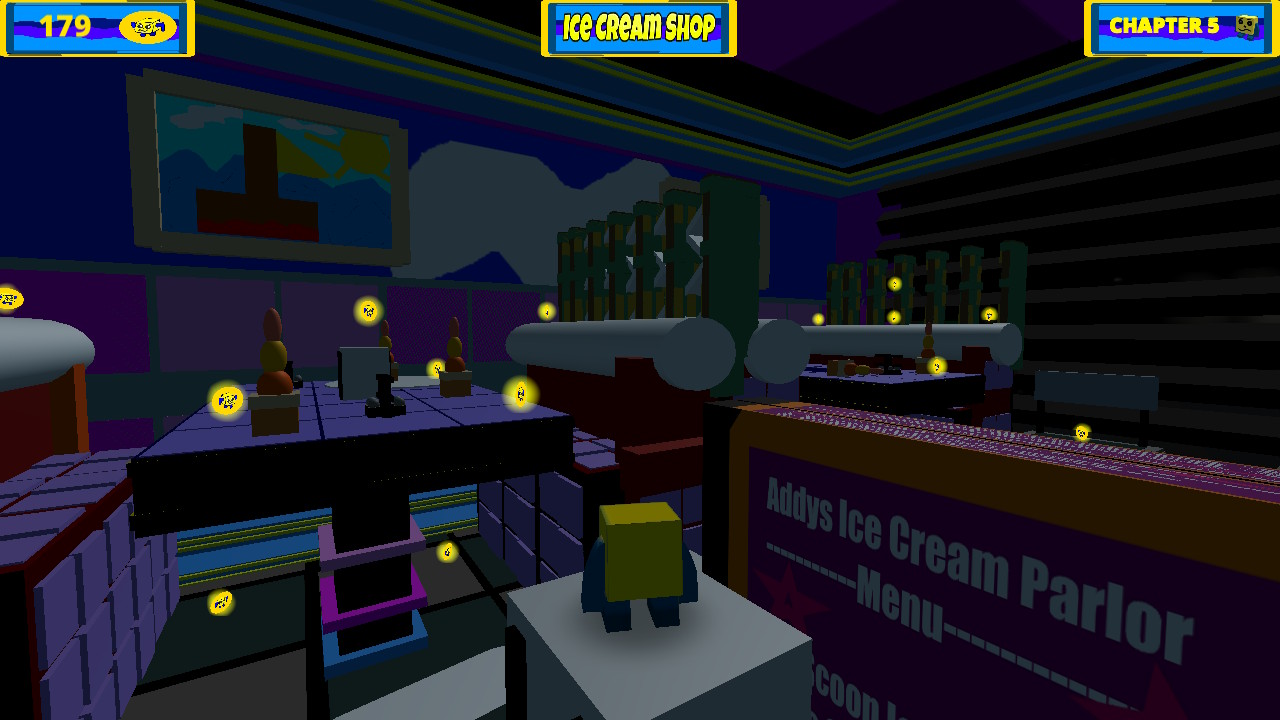Viewport: 1280px width, 720px height.
Task: Grab the glowing token beside the soda taps
Action: [546, 313]
